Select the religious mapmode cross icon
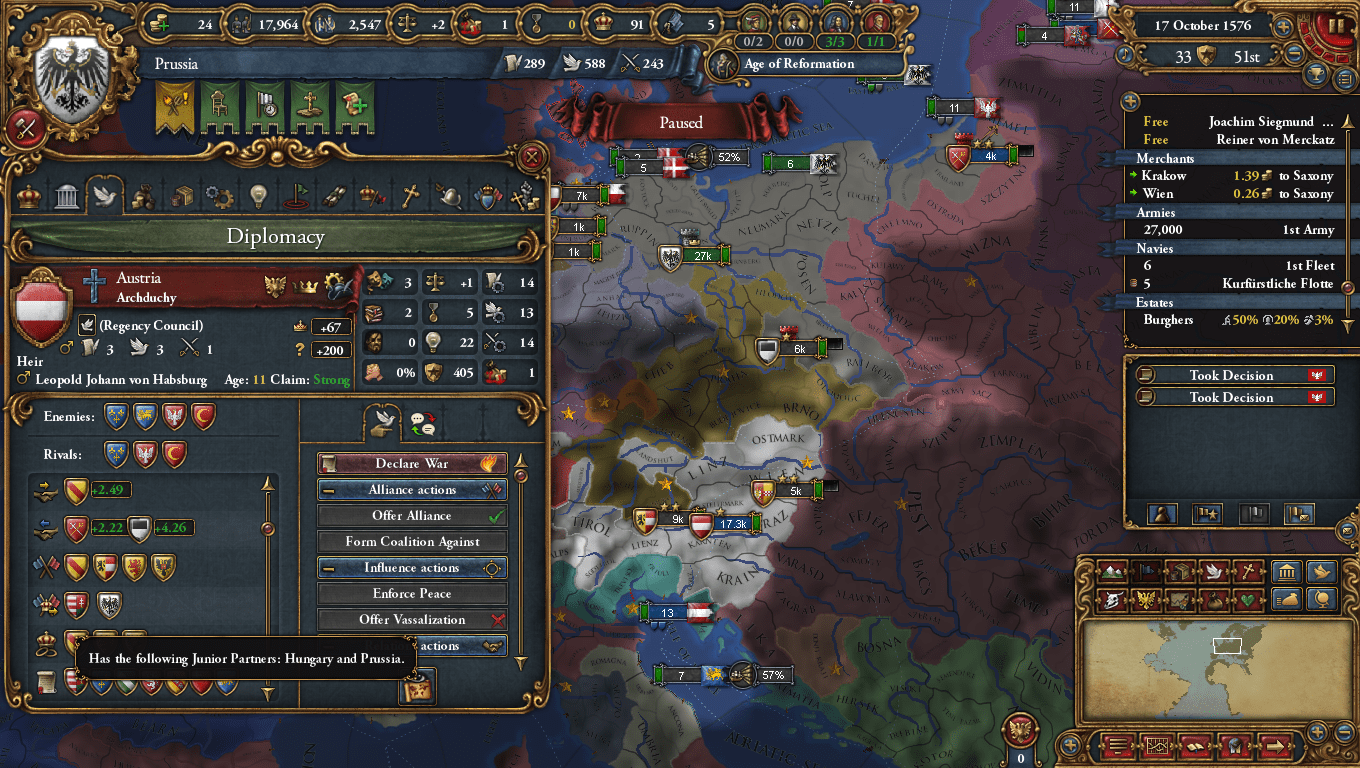This screenshot has height=768, width=1360. tap(1246, 571)
